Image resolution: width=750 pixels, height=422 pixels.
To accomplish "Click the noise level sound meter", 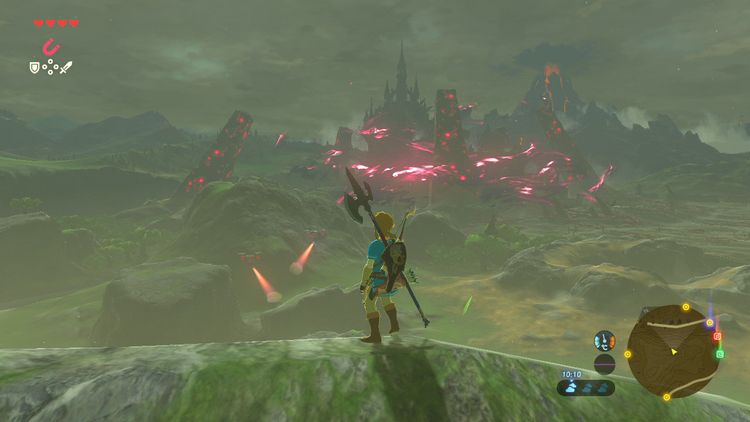I will (x=604, y=363).
